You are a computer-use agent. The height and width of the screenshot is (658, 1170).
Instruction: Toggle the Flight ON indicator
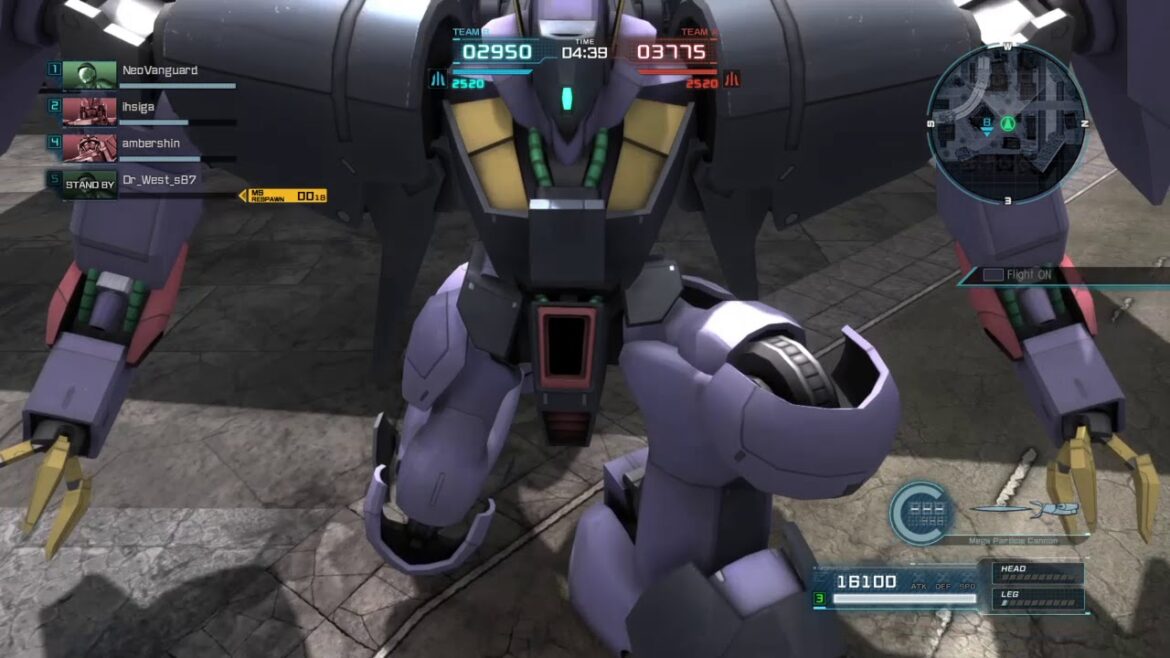(x=1020, y=275)
